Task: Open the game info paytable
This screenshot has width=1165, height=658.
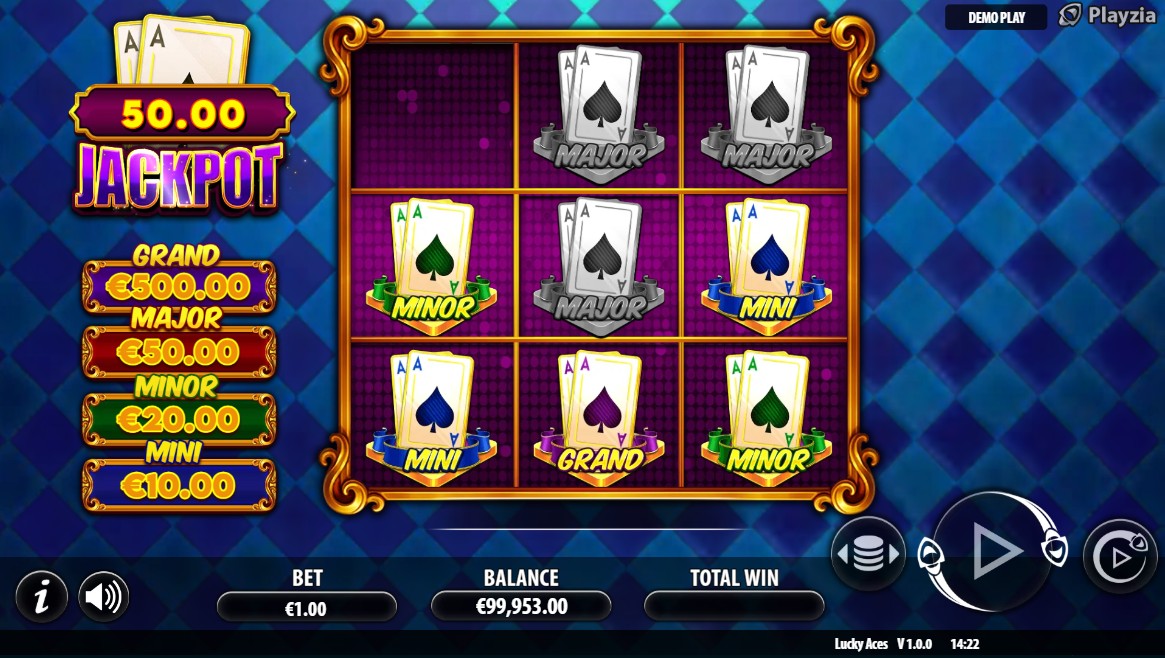Action: (x=41, y=597)
